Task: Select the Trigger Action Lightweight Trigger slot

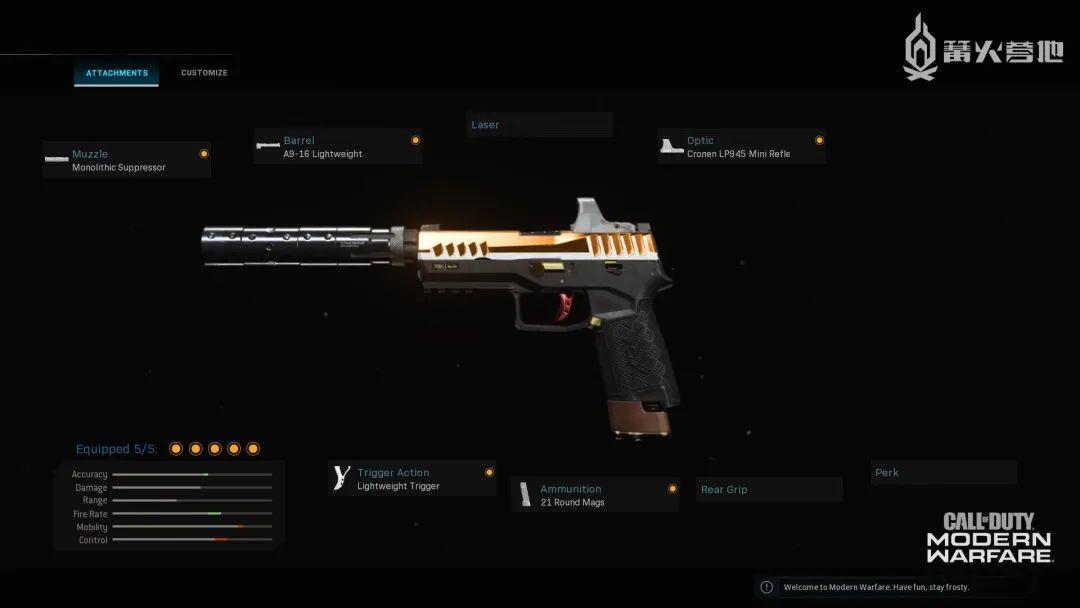Action: (x=412, y=479)
